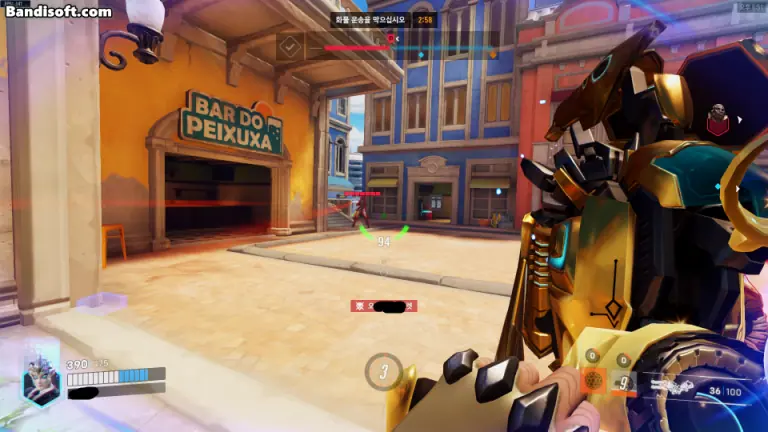The height and width of the screenshot is (432, 768).
Task: Click the blue diamond checkpoint on the payload track
Action: (420, 55)
